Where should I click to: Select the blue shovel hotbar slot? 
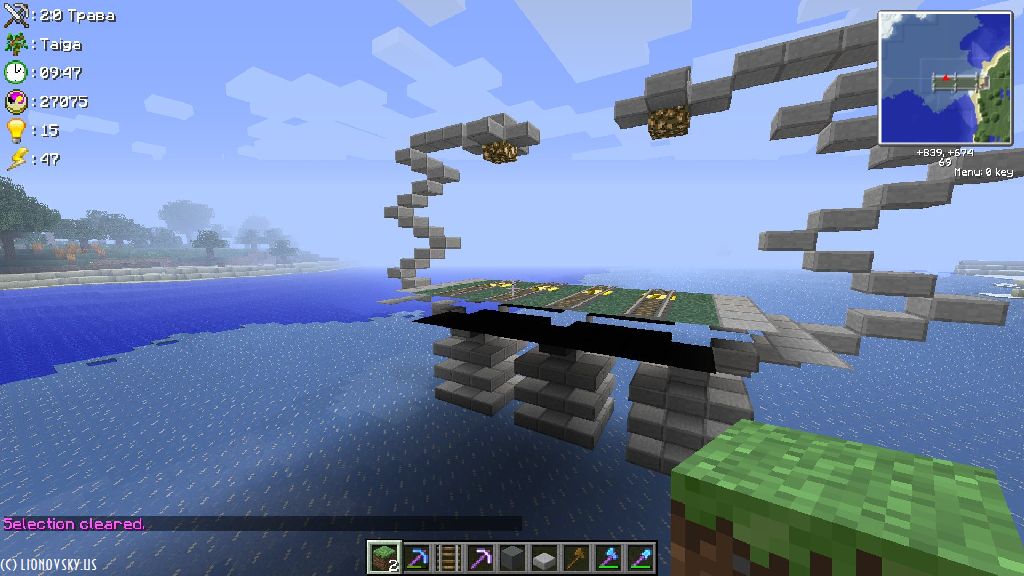tap(640, 557)
